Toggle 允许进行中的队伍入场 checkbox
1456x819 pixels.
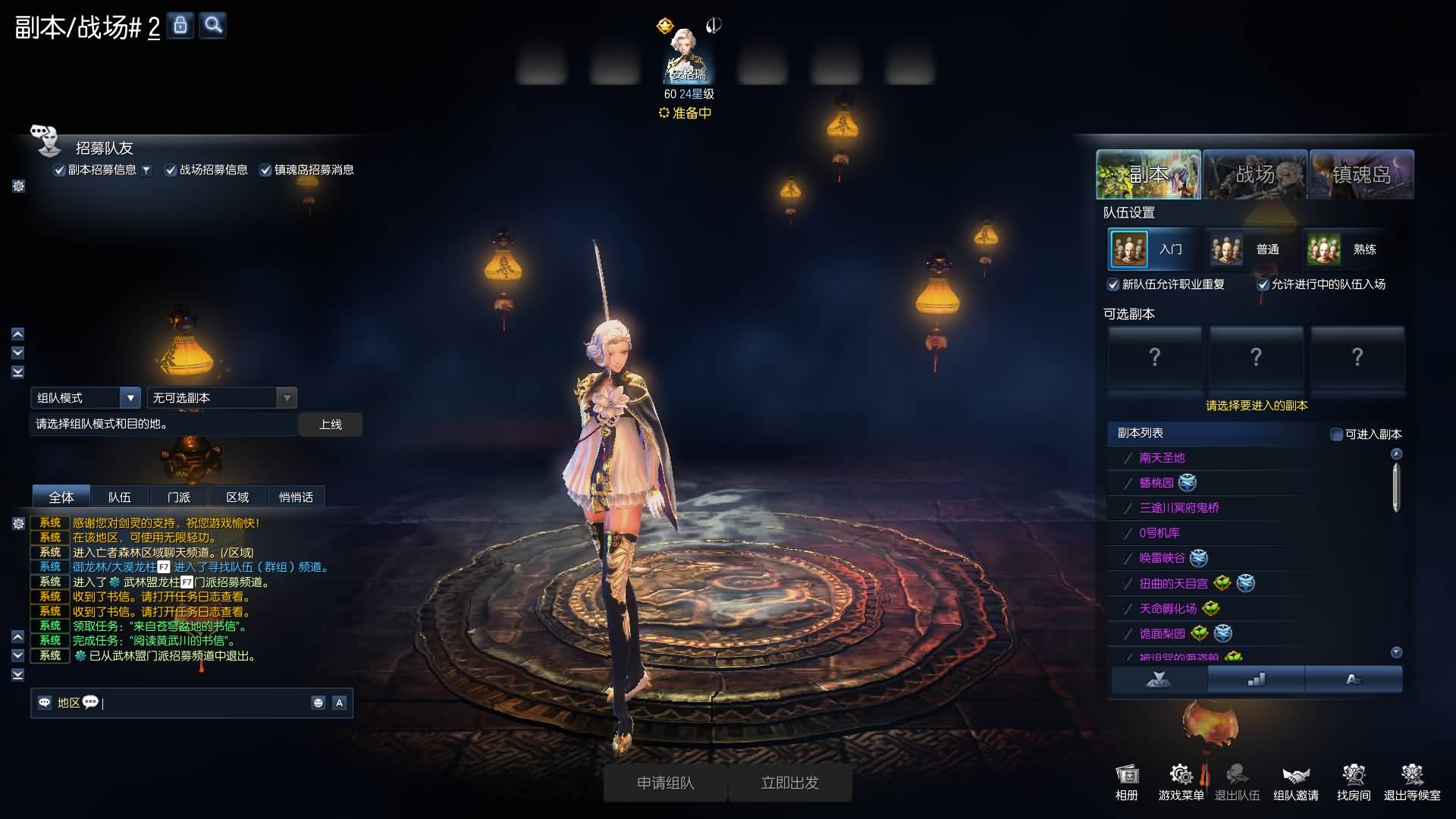point(1263,285)
